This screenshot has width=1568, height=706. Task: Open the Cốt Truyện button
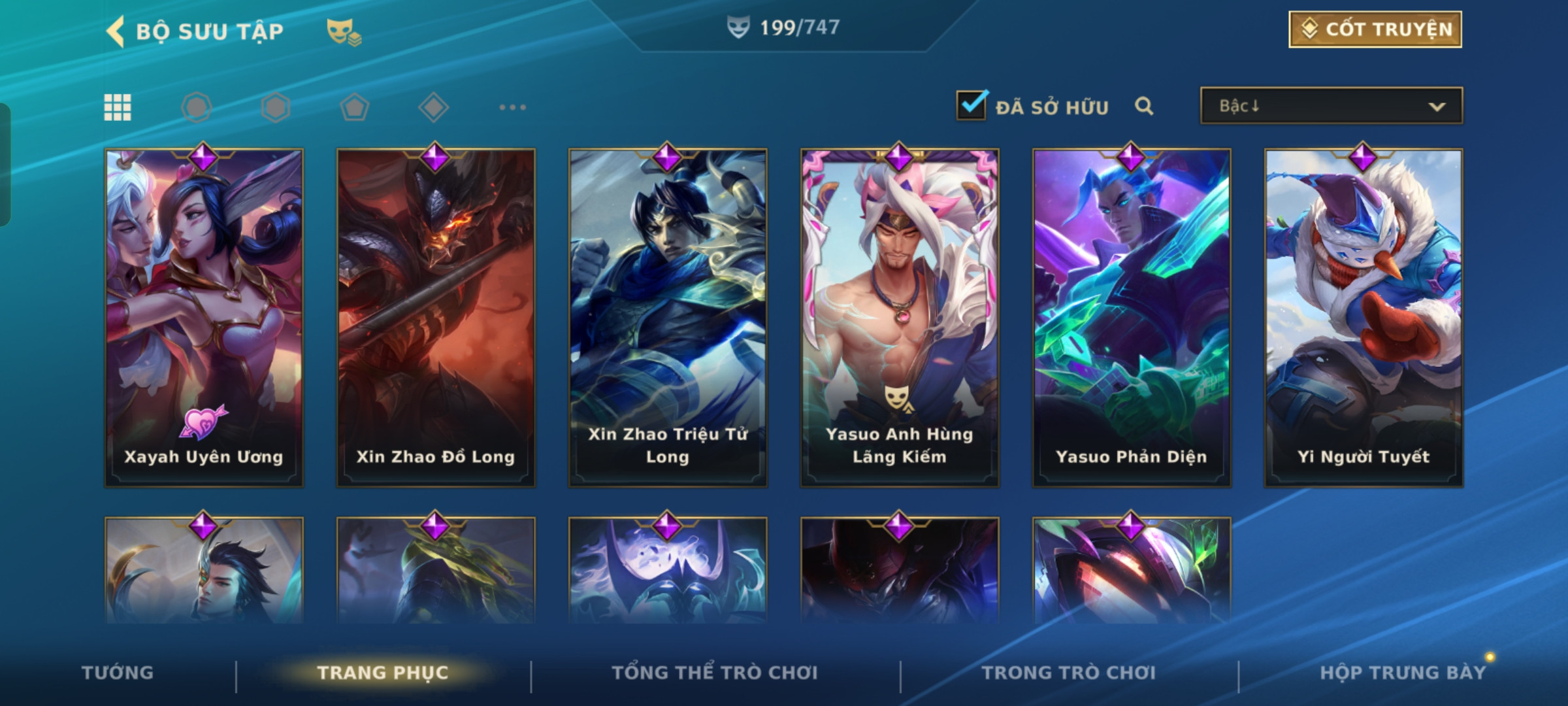[1375, 29]
